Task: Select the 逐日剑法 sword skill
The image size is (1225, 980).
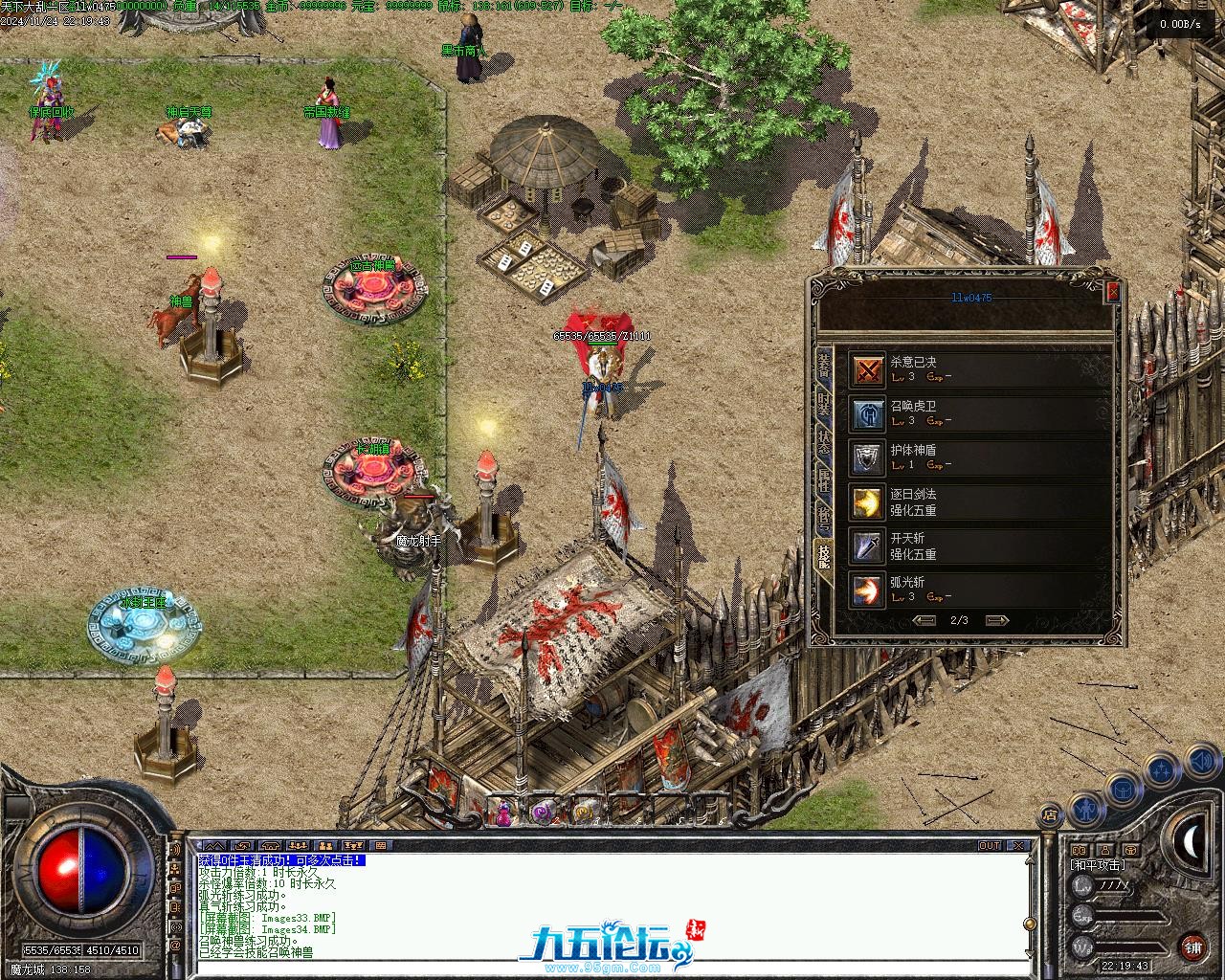Action: pos(868,501)
